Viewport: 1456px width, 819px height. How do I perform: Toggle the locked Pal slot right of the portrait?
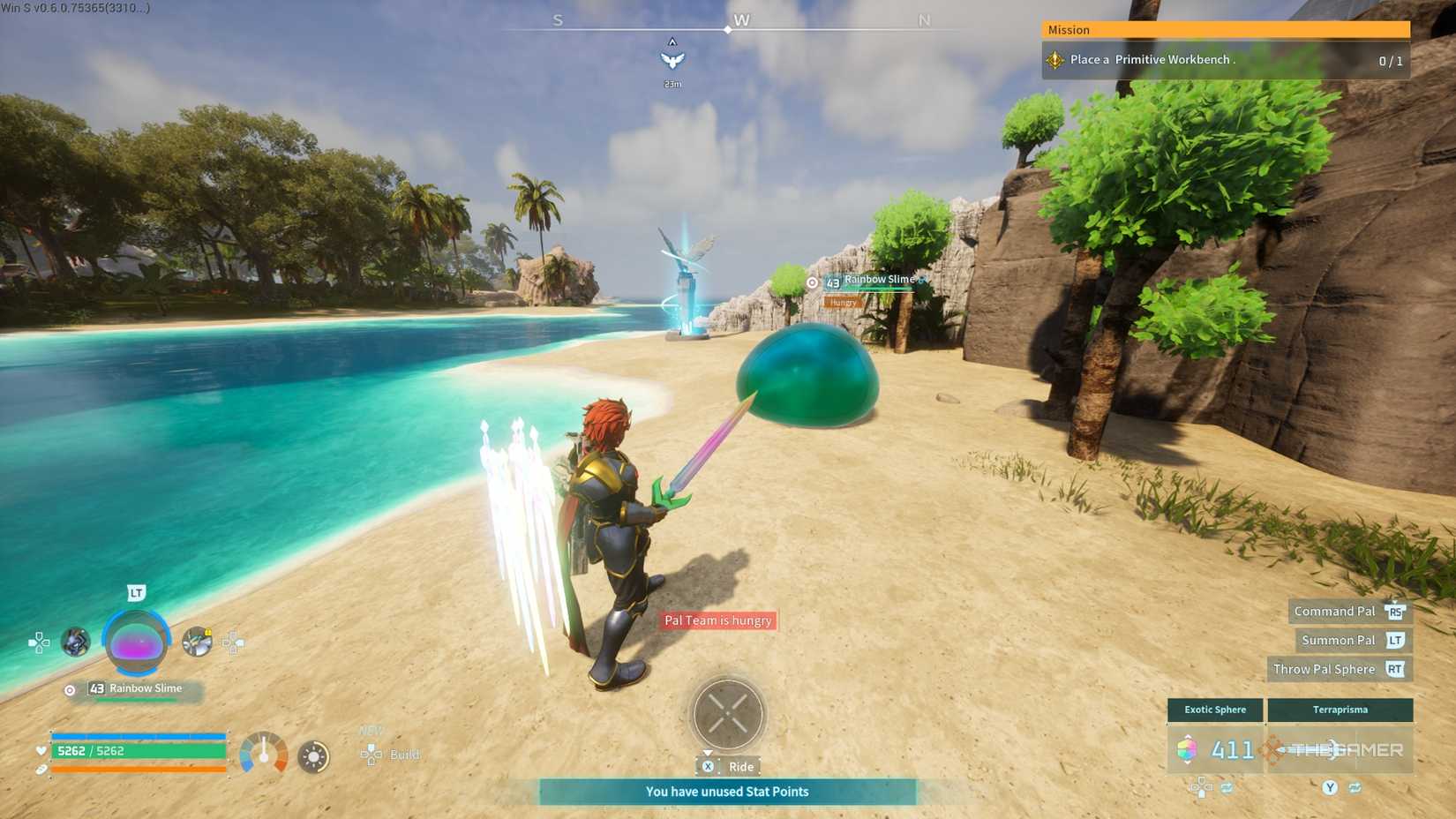click(x=196, y=641)
